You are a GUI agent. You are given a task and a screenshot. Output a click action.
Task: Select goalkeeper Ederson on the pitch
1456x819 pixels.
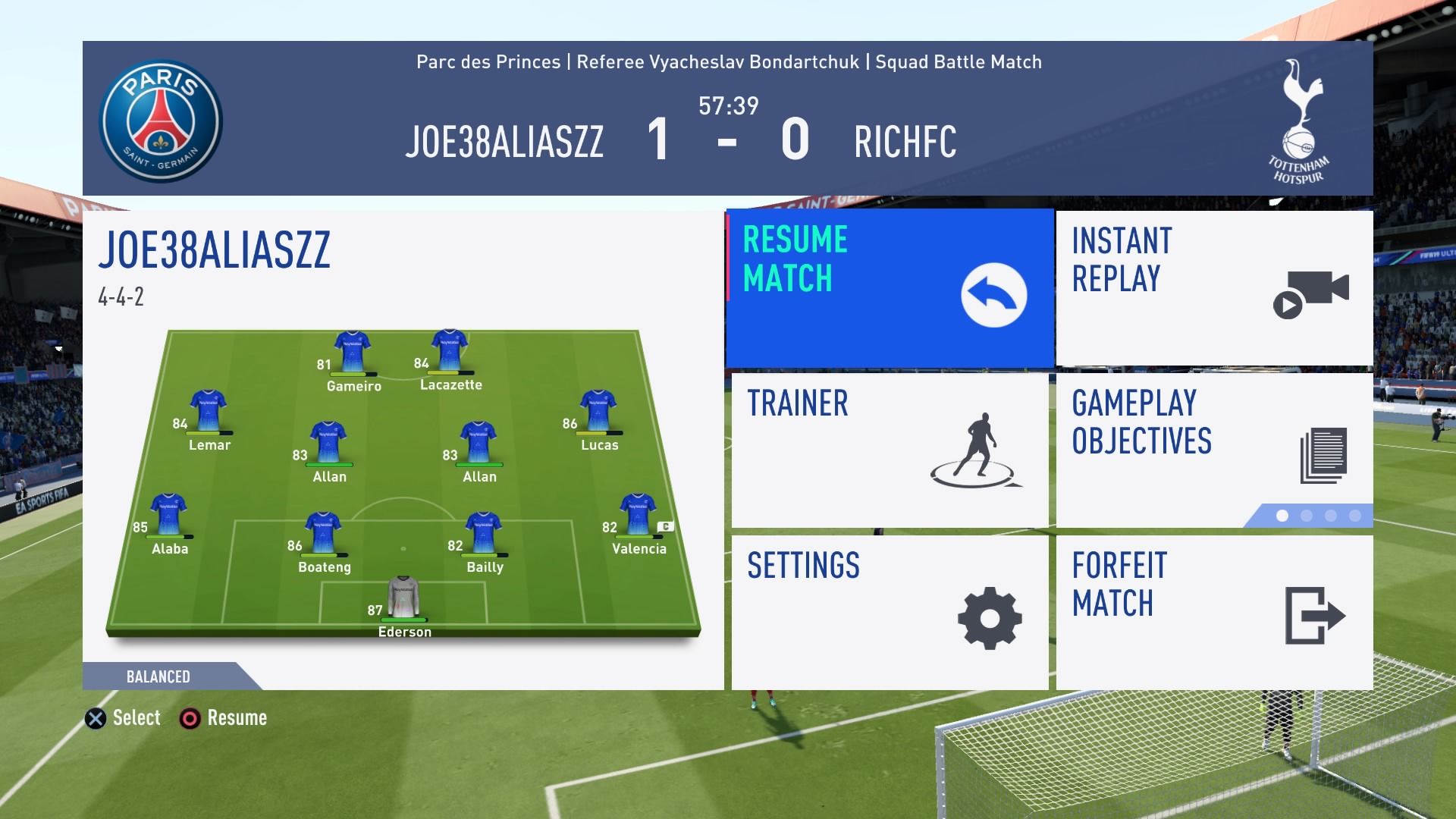(x=403, y=599)
